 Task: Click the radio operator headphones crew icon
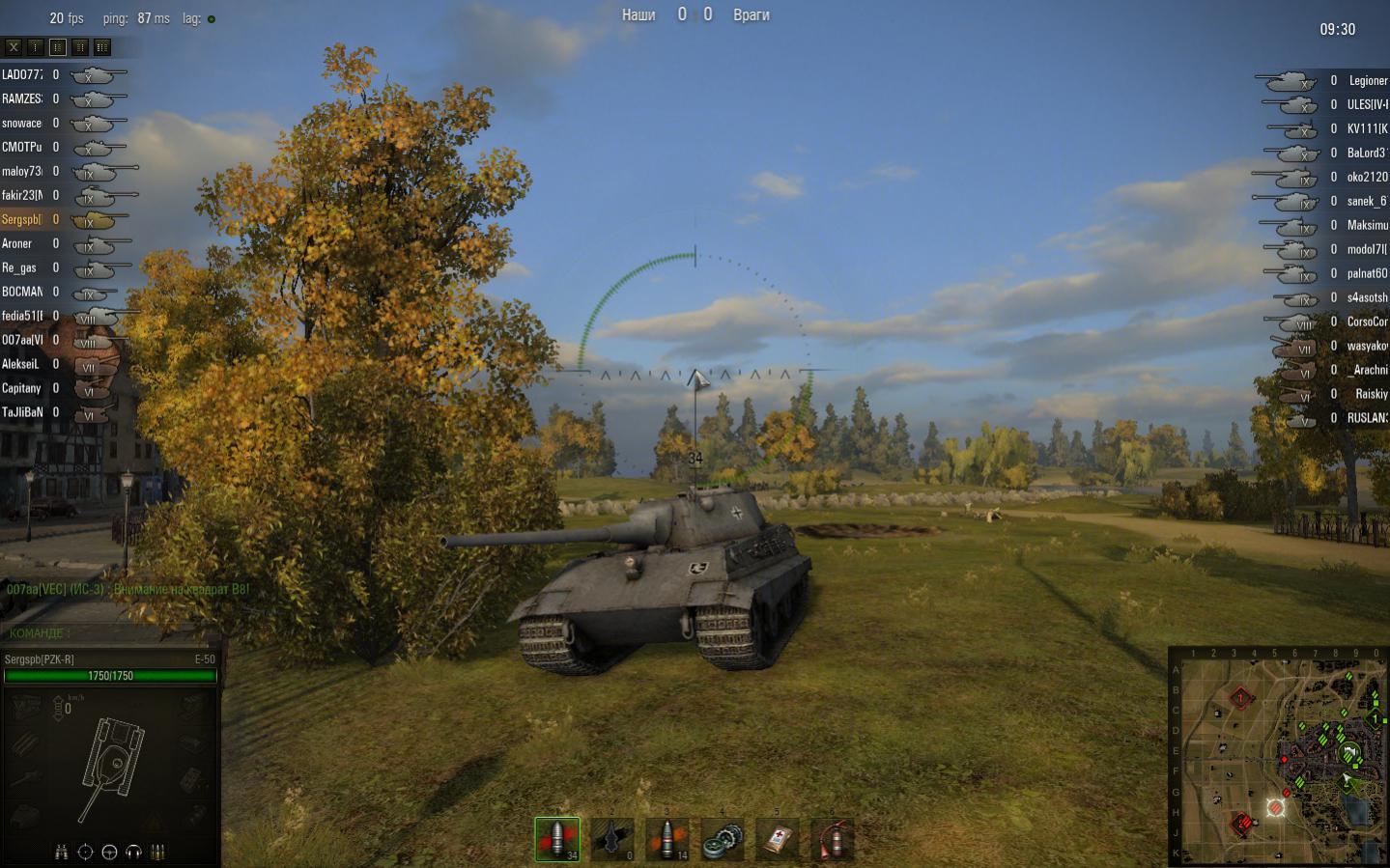133,852
